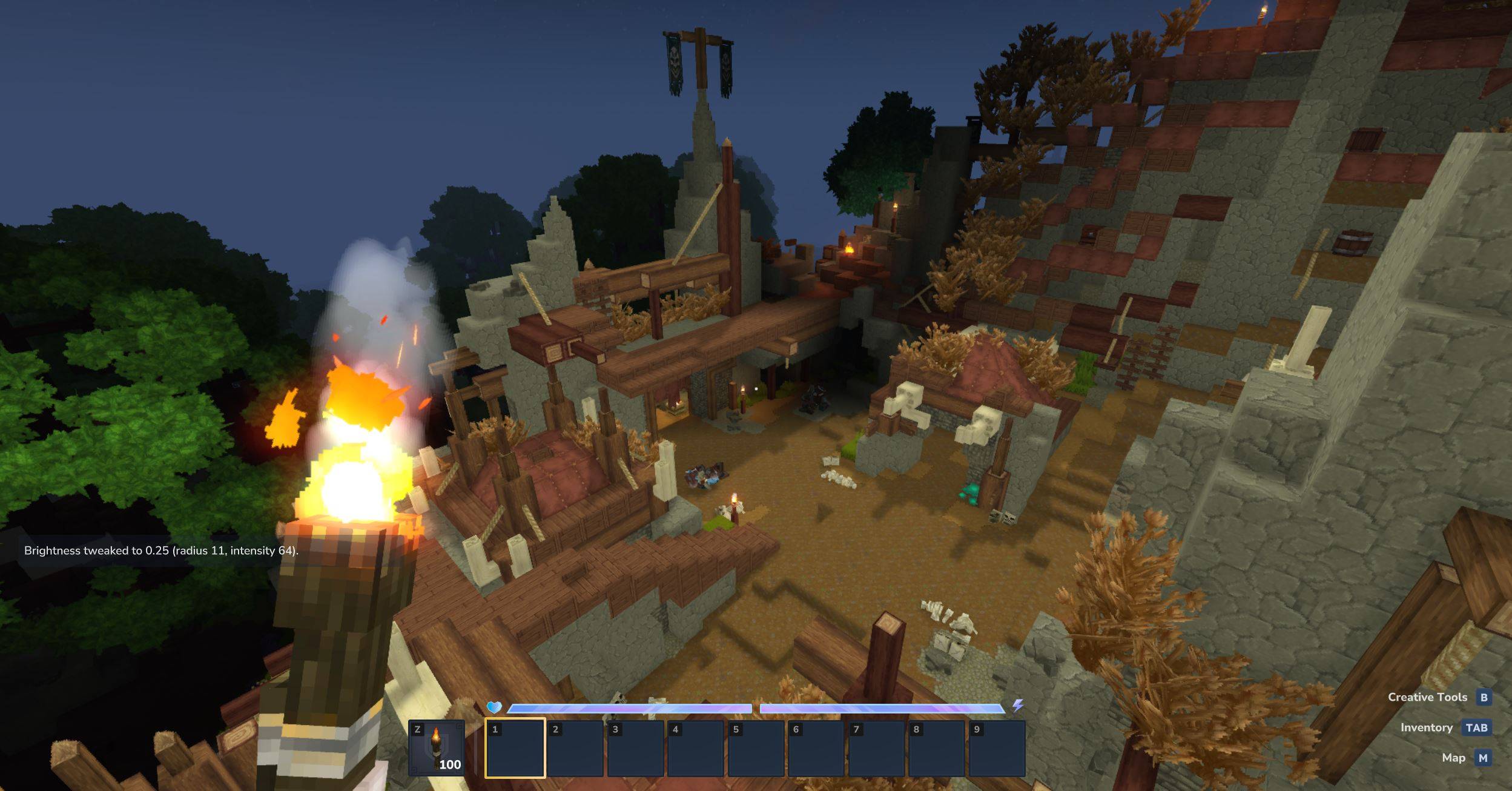Switch to hotbar slot number 9
This screenshot has width=1512, height=791.
coord(996,748)
